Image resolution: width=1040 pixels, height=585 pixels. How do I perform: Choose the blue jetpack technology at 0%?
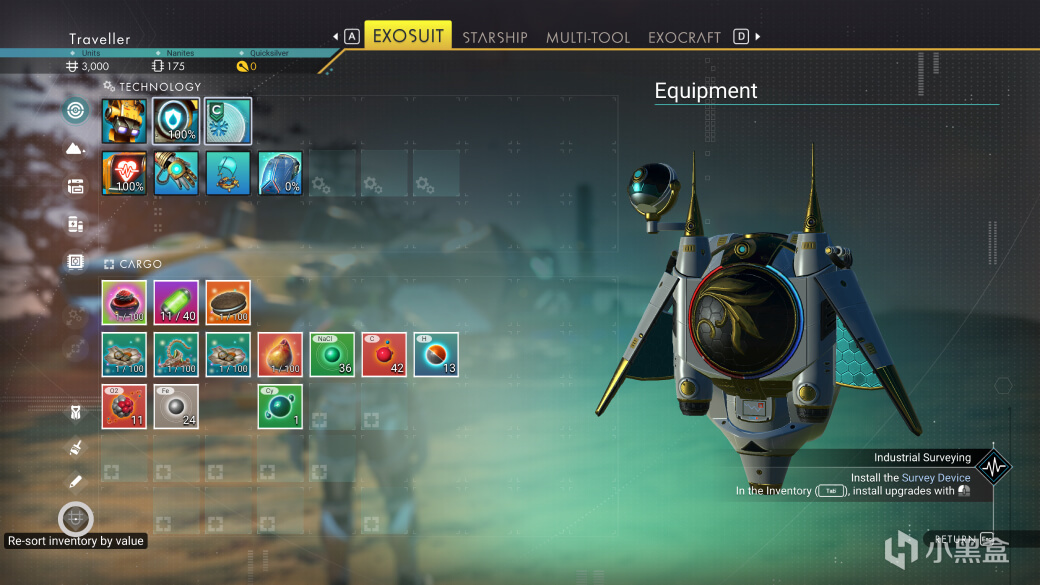(280, 173)
